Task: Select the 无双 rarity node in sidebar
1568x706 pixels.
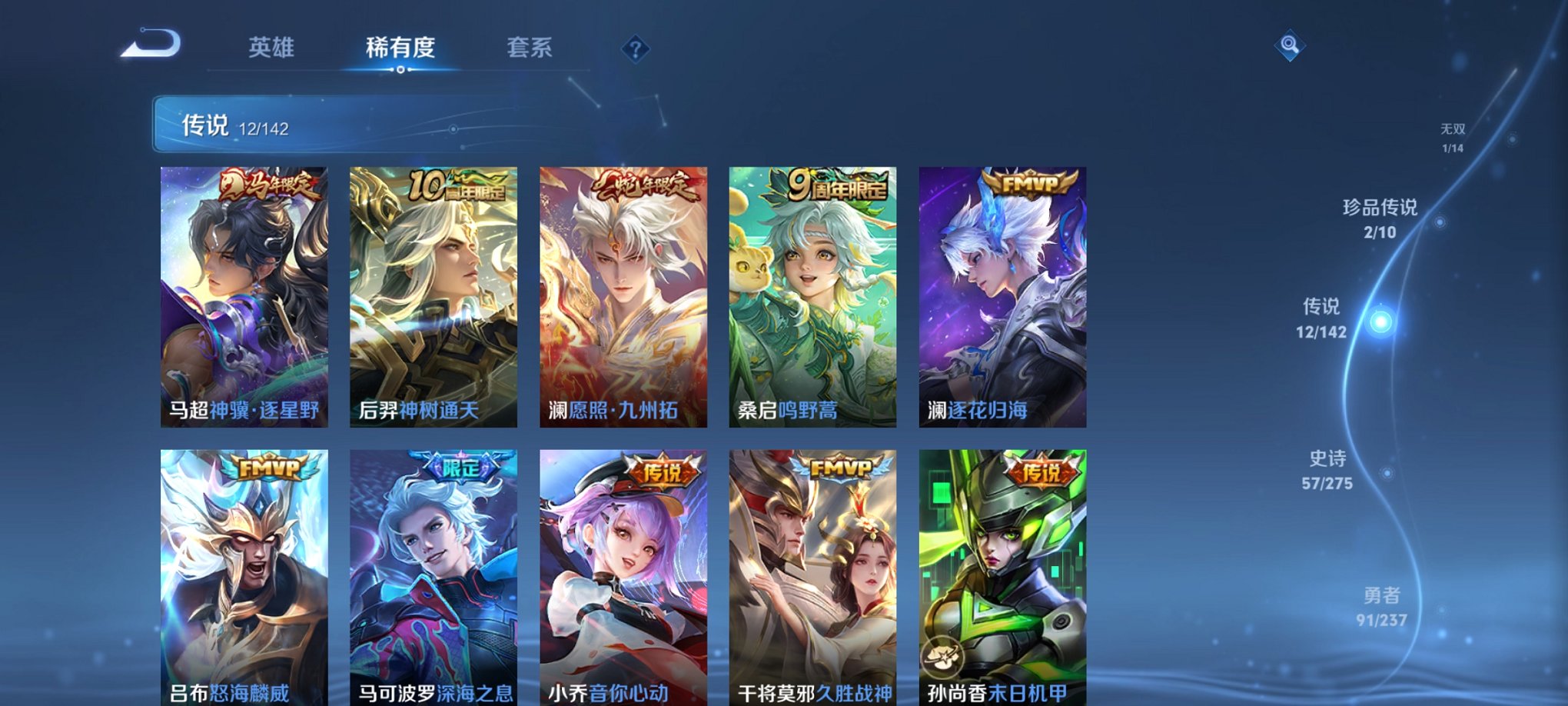Action: 1462,133
